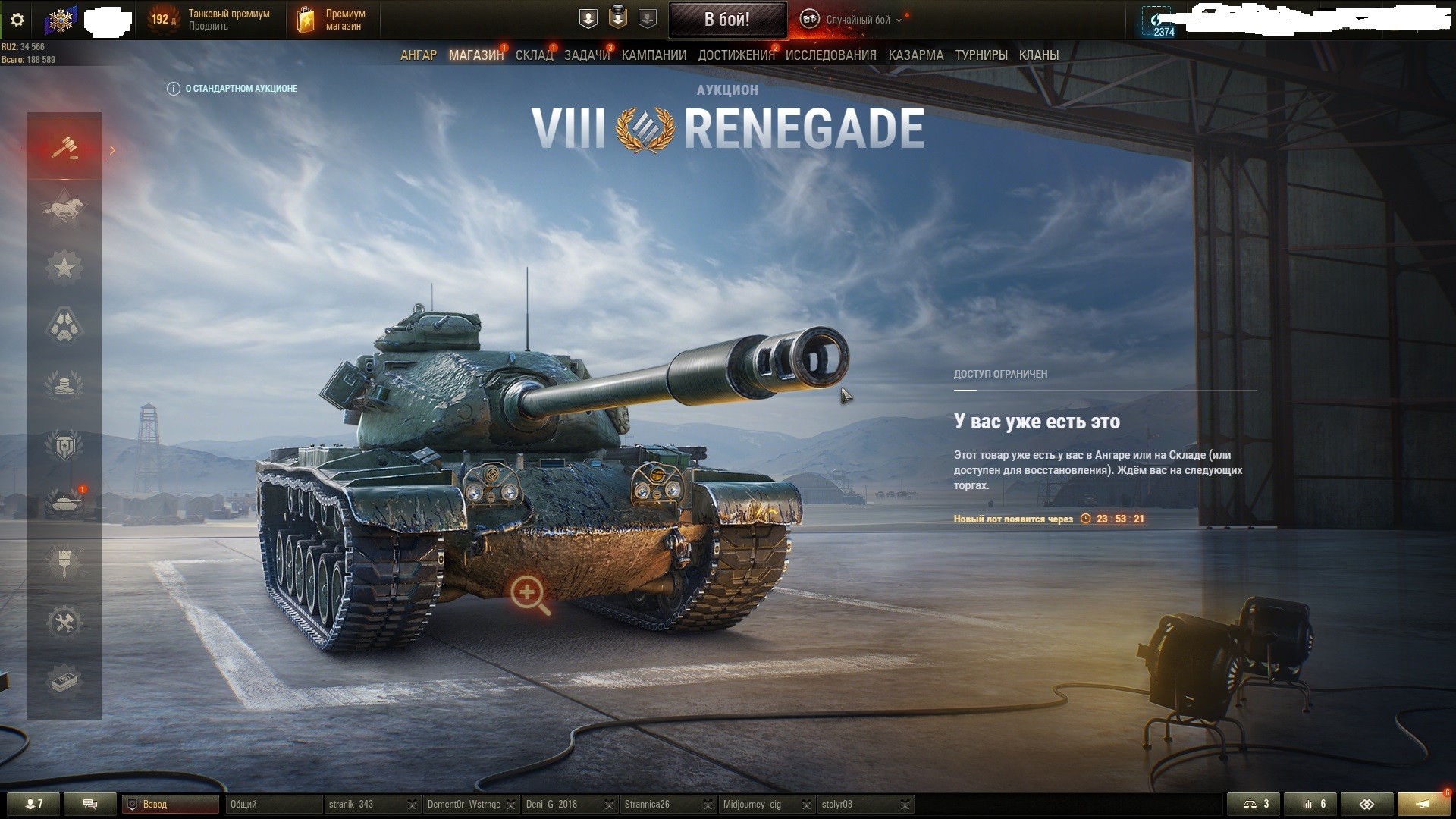Start battle with the В бой! button
This screenshot has width=1456, height=819.
[726, 20]
